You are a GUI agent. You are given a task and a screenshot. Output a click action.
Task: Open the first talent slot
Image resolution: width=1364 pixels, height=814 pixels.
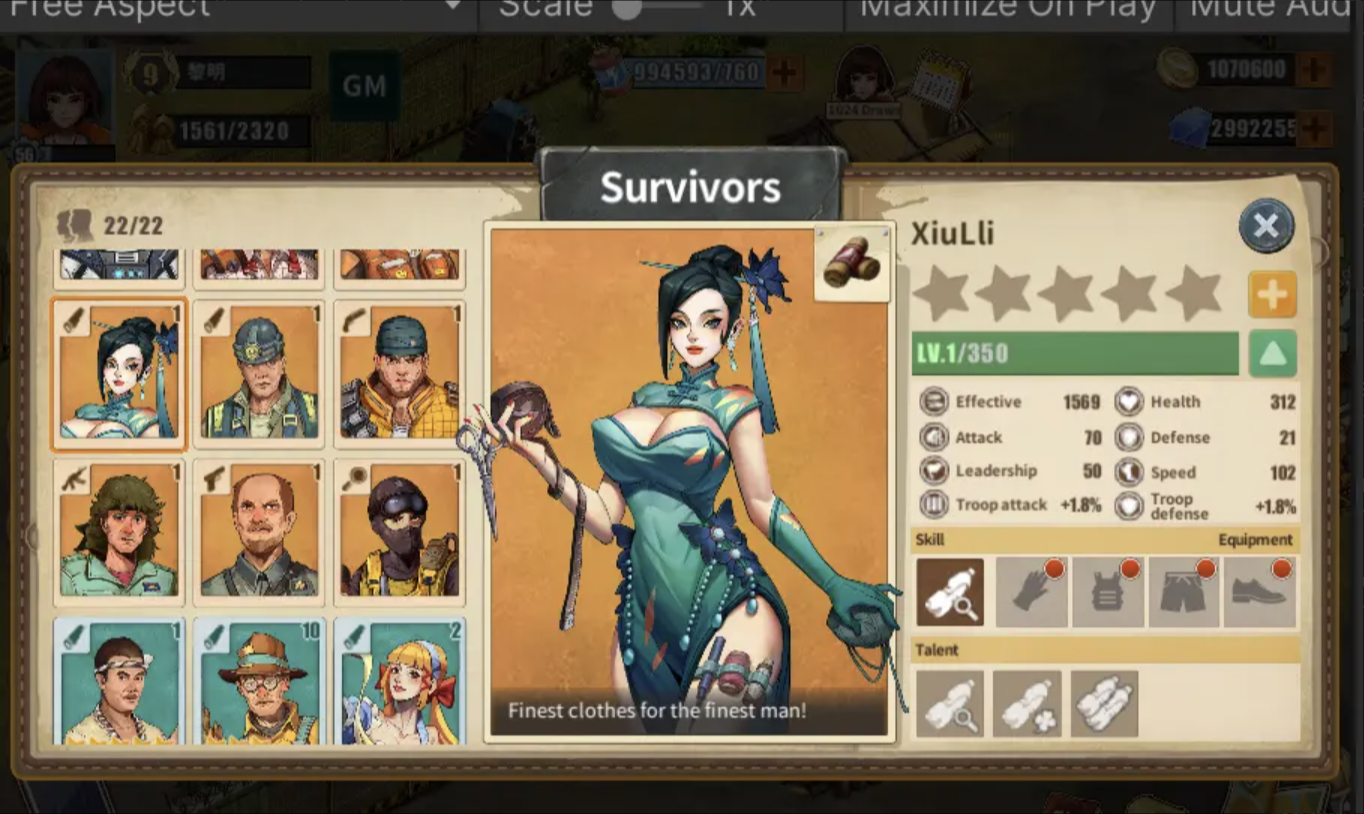coord(949,703)
